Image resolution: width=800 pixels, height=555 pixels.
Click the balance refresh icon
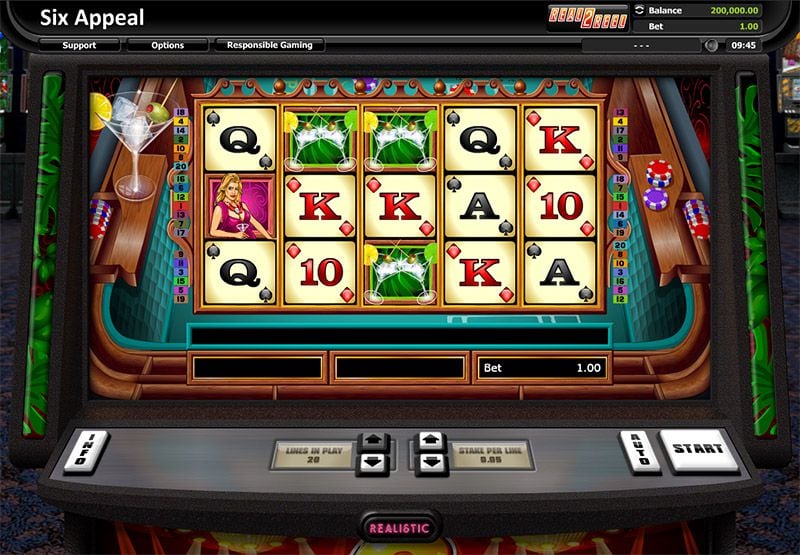640,11
